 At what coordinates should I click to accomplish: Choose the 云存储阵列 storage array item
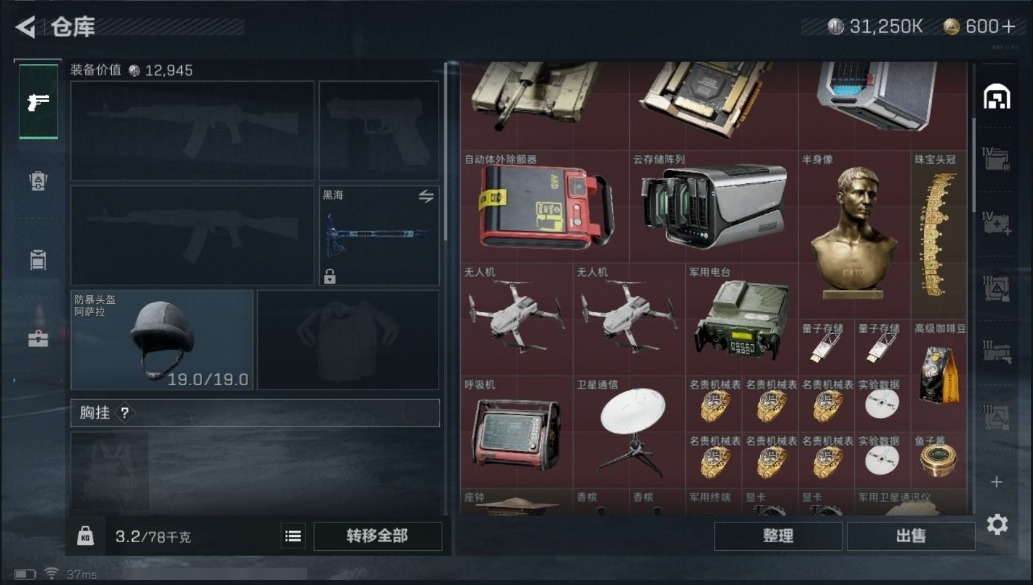pos(713,206)
